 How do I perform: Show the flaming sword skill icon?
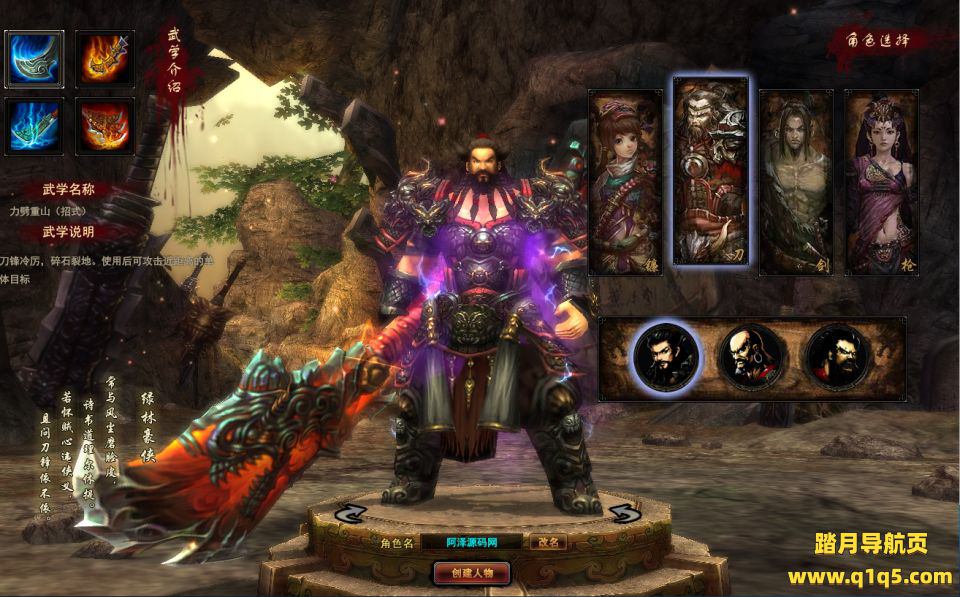[107, 59]
